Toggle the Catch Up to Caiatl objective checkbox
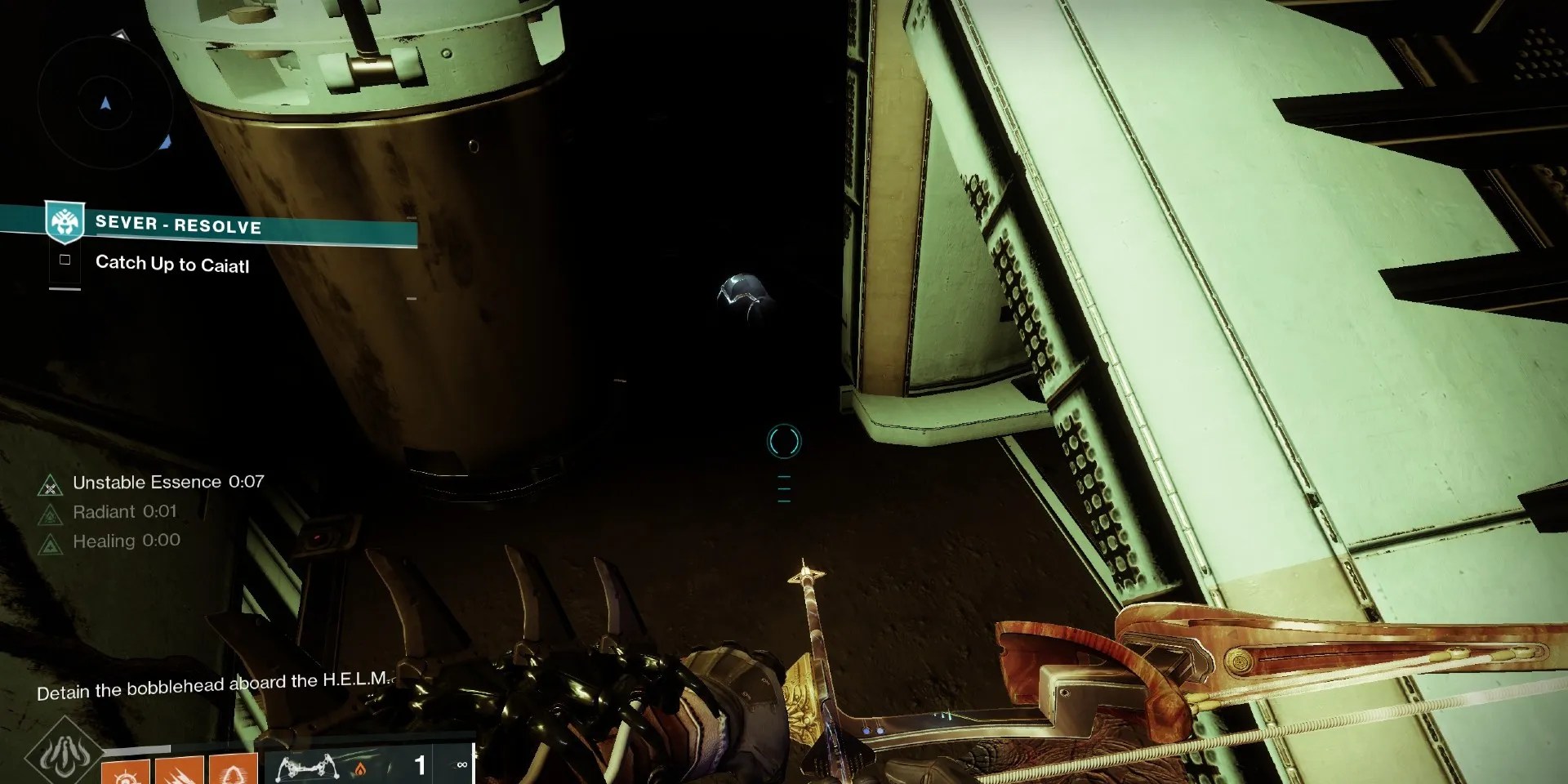Viewport: 1568px width, 784px height. (65, 260)
